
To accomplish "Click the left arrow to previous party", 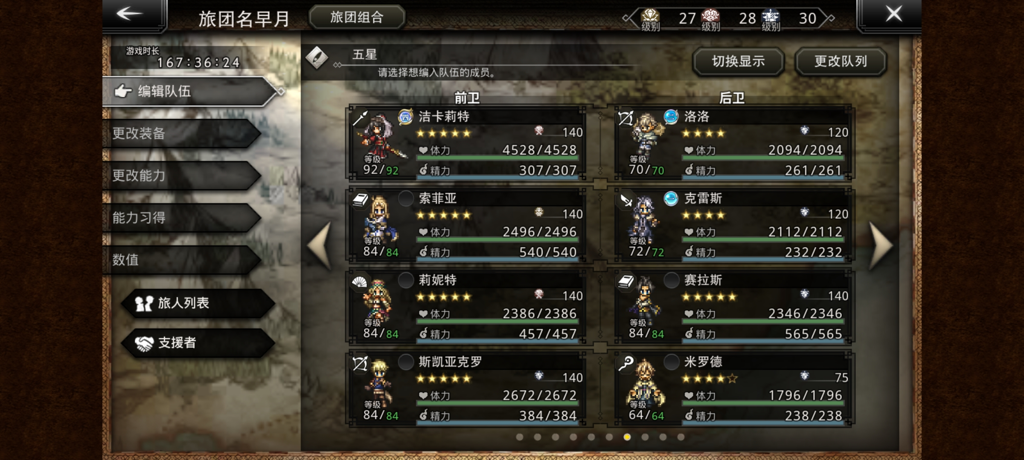I will click(319, 246).
